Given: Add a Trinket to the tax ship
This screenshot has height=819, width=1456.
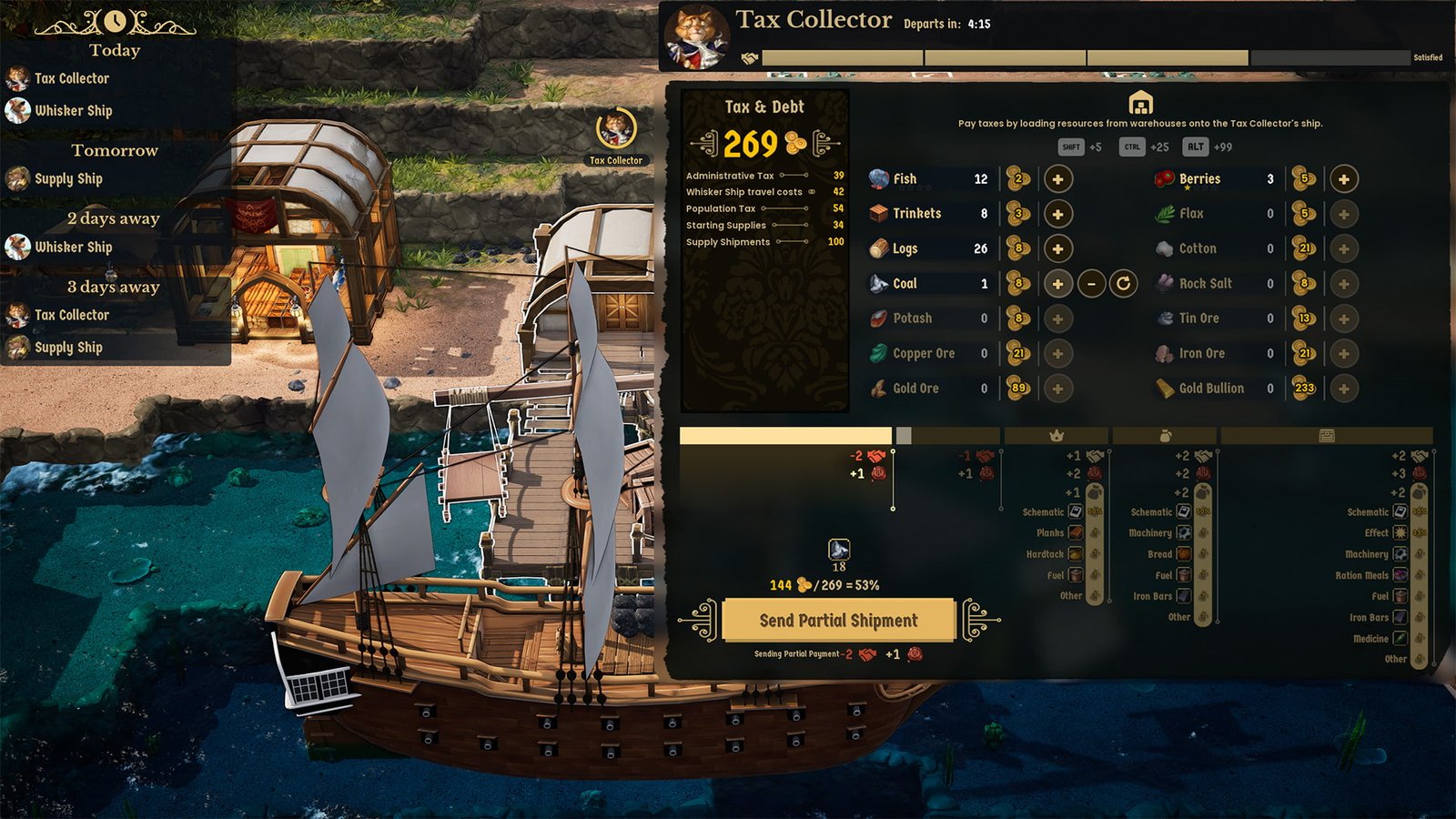Looking at the screenshot, I should 1057,215.
